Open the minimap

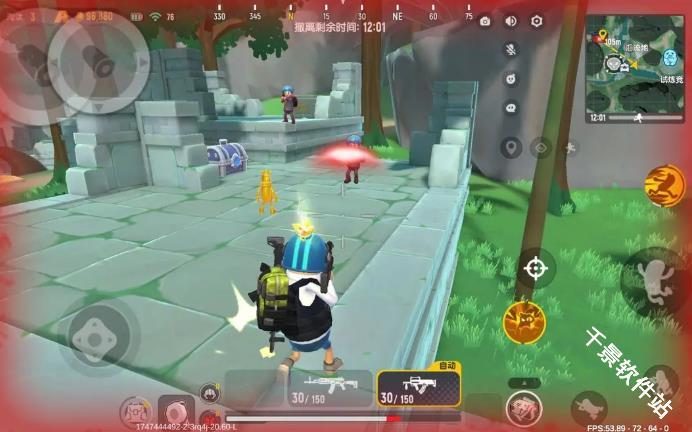[x=635, y=62]
